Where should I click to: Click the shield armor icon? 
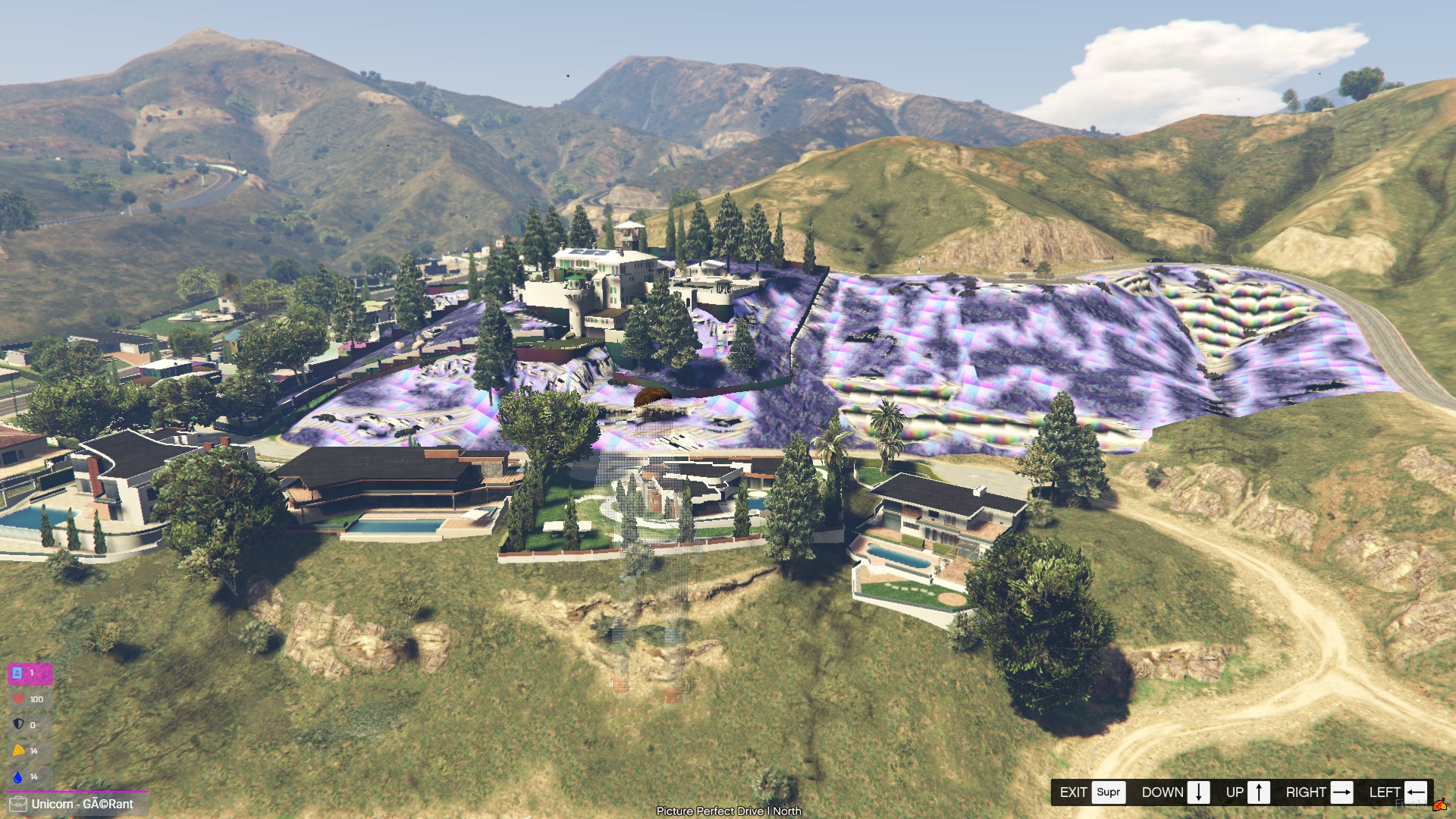(17, 724)
